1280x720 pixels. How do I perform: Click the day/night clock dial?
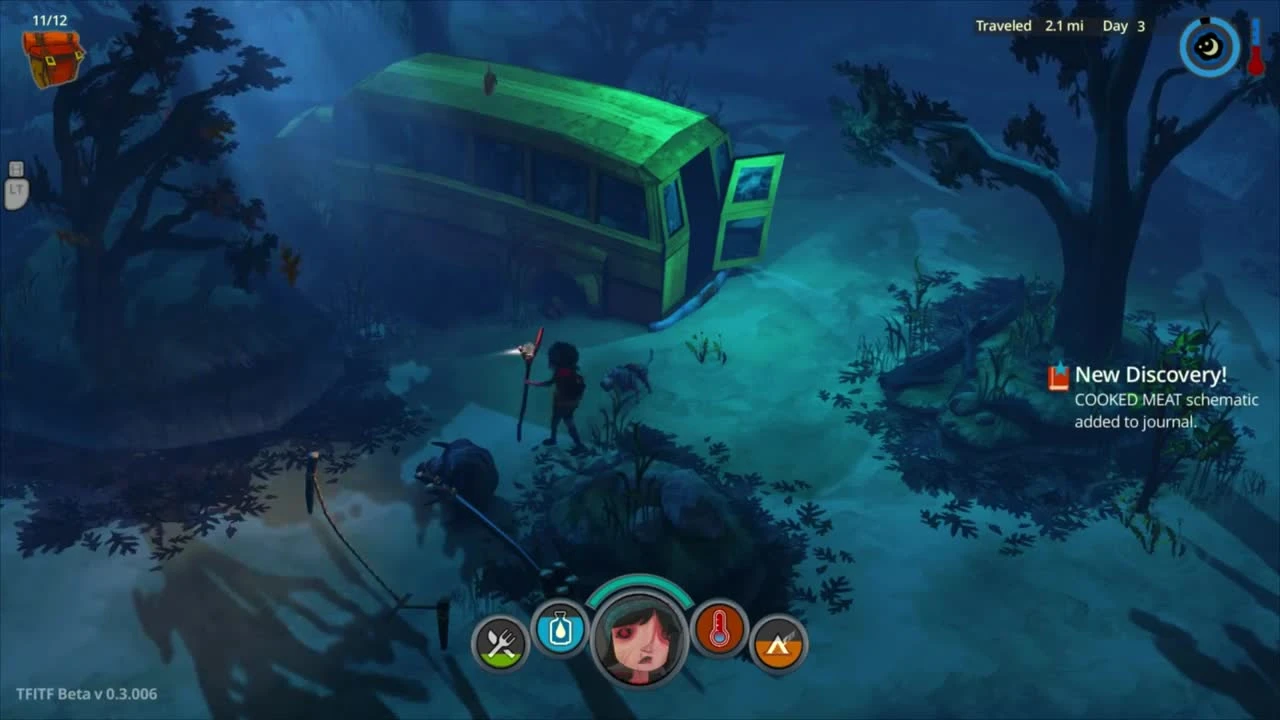pos(1208,45)
